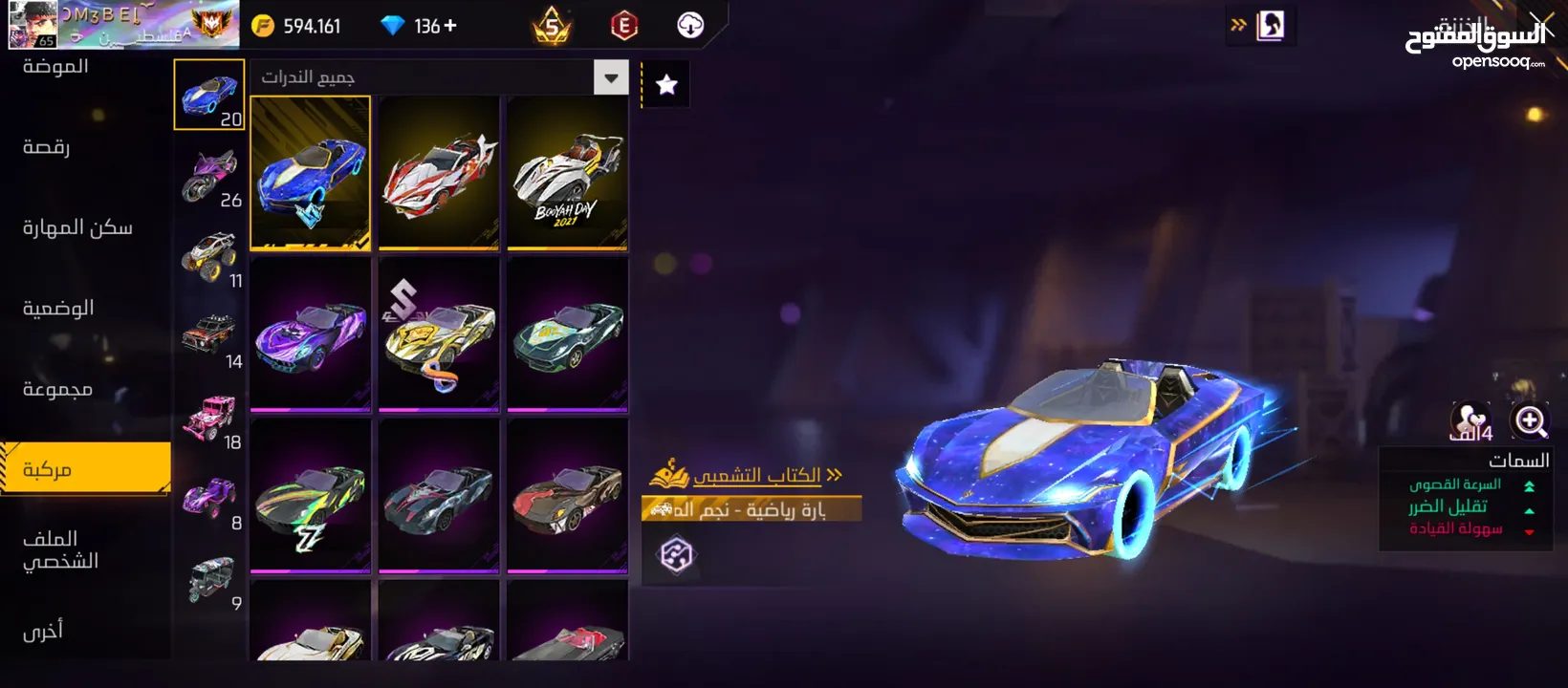This screenshot has width=1568, height=688.
Task: Tap the magnifying glass zoom button
Action: pos(1530,420)
